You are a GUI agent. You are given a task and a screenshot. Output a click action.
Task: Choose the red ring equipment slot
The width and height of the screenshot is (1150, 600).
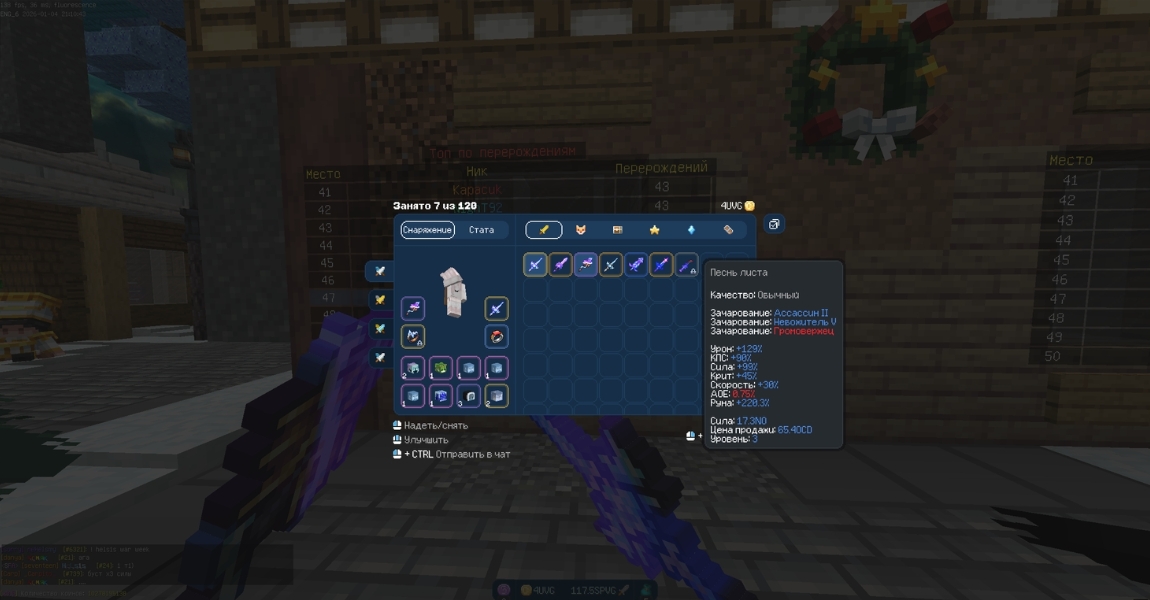pyautogui.click(x=496, y=337)
